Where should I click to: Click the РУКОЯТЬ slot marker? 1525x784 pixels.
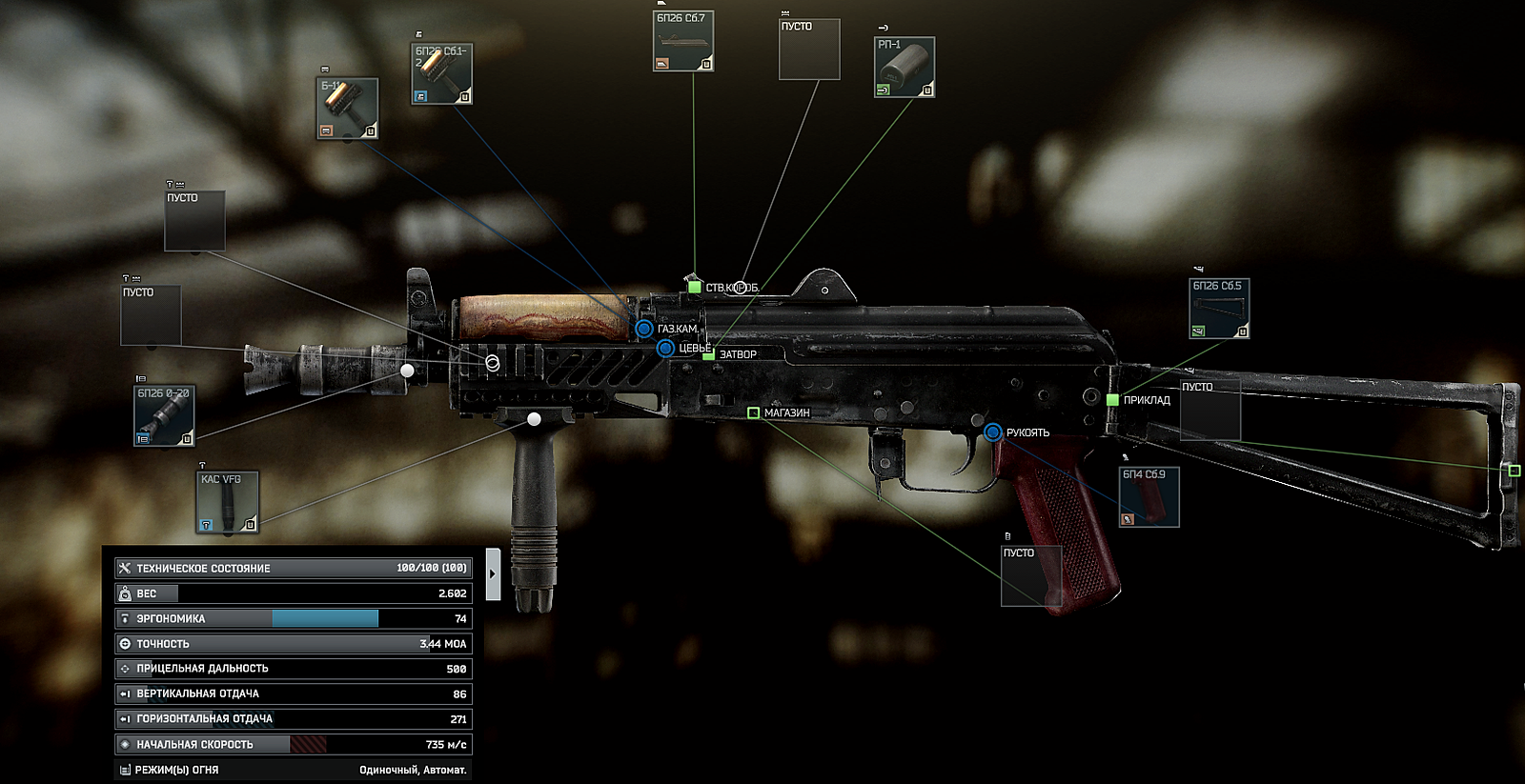point(992,432)
